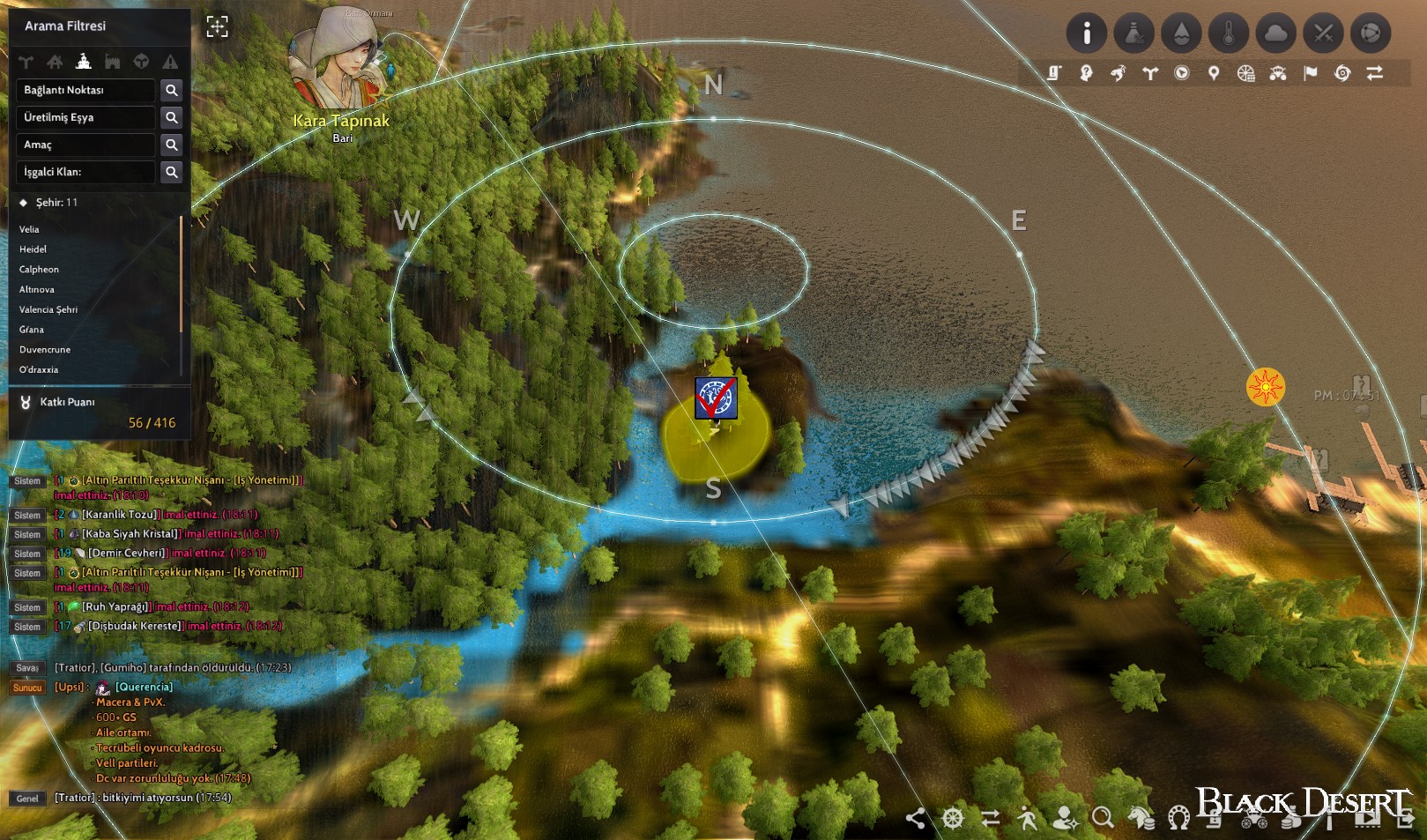Click the search button beside İşgalci Klan
The image size is (1427, 840).
click(171, 172)
